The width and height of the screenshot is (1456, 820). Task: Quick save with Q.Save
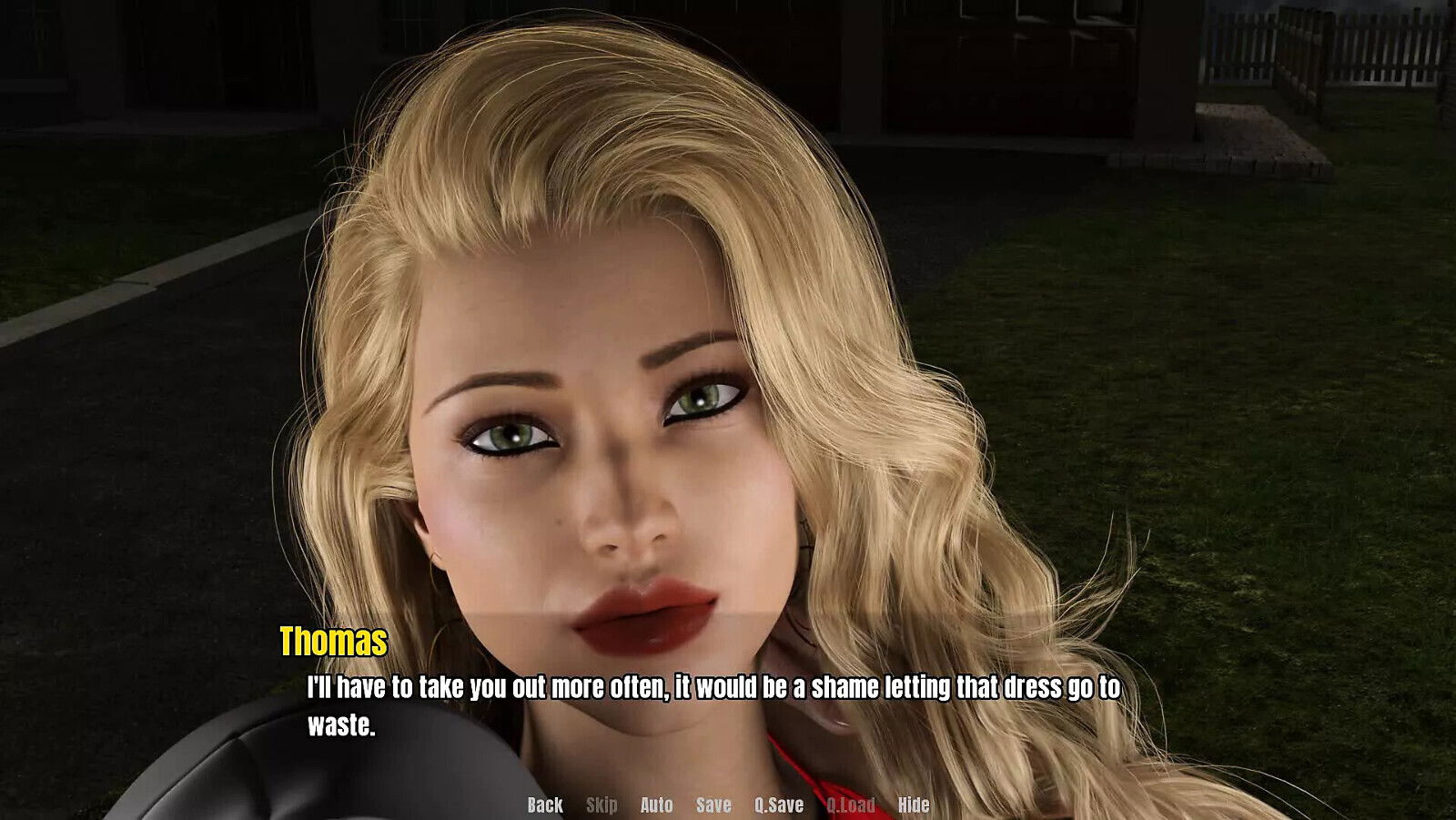coord(778,805)
